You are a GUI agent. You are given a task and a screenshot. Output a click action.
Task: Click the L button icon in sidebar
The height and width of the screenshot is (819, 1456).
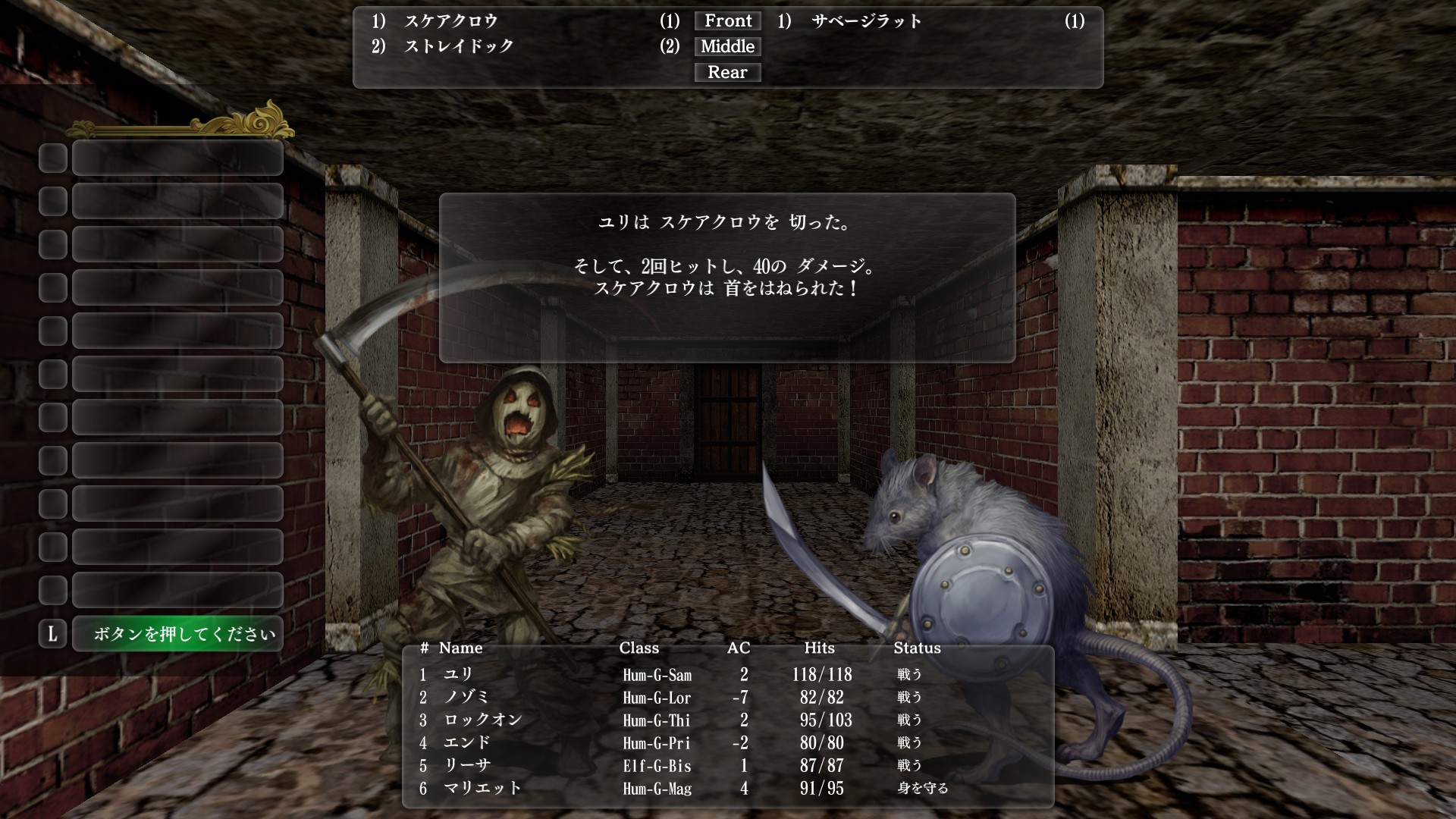point(52,634)
